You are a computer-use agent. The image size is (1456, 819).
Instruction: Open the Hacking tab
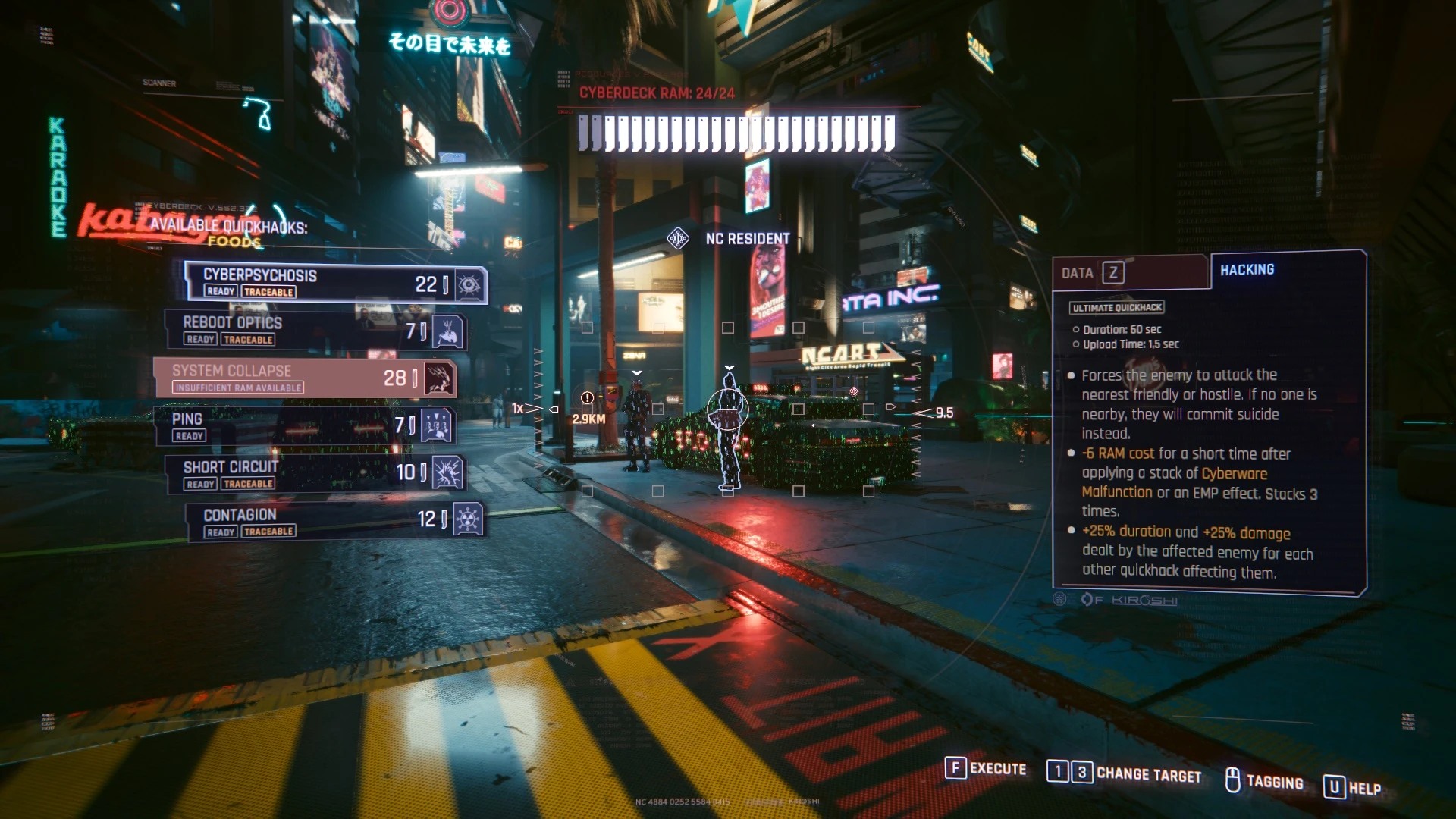(x=1247, y=270)
